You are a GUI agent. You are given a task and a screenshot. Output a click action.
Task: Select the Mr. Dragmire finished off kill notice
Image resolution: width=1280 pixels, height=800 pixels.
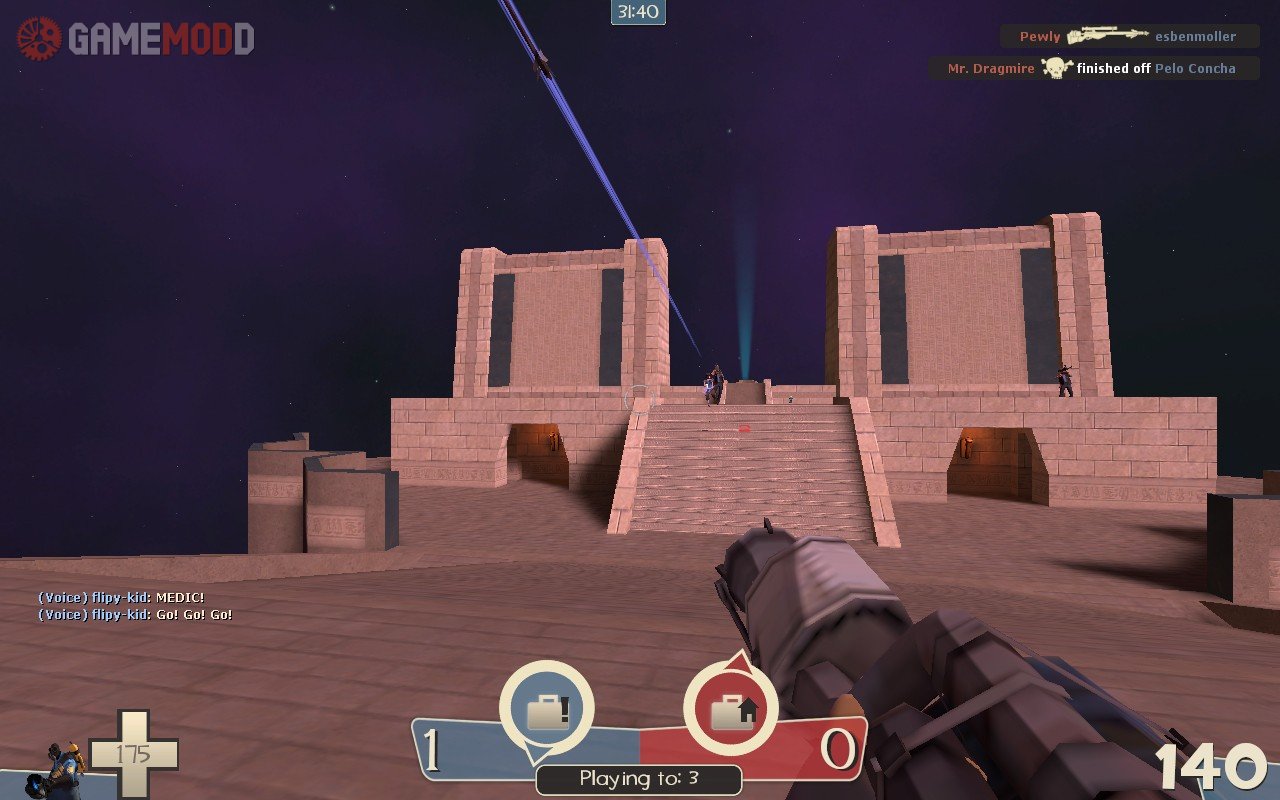click(x=1092, y=68)
